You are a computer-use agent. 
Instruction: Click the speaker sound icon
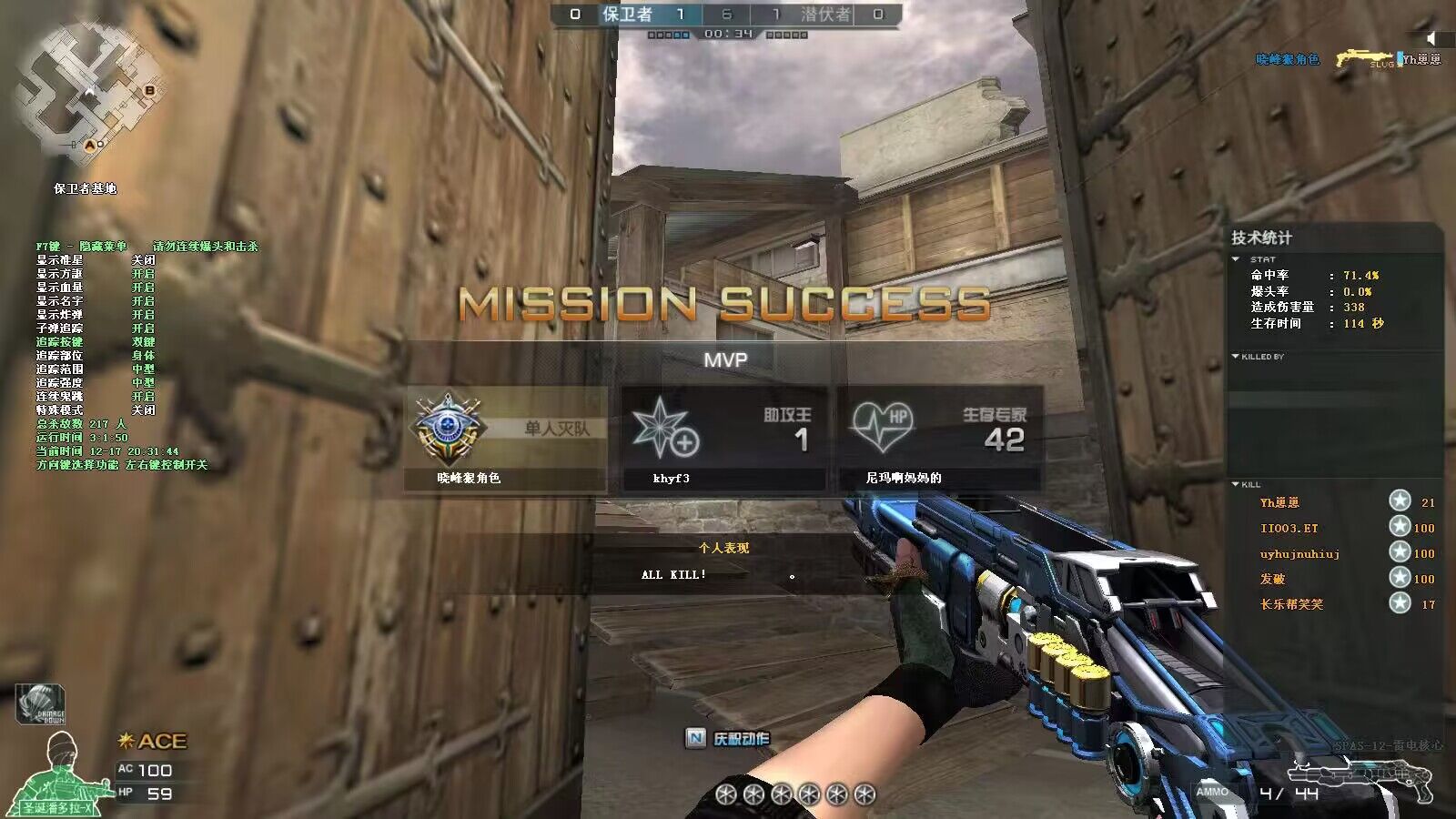[1432, 38]
